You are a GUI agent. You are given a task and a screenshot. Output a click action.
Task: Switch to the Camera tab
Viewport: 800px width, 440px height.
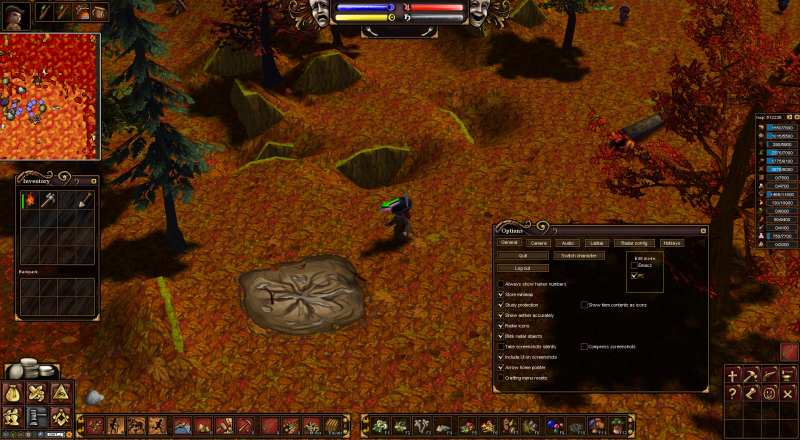pyautogui.click(x=538, y=242)
